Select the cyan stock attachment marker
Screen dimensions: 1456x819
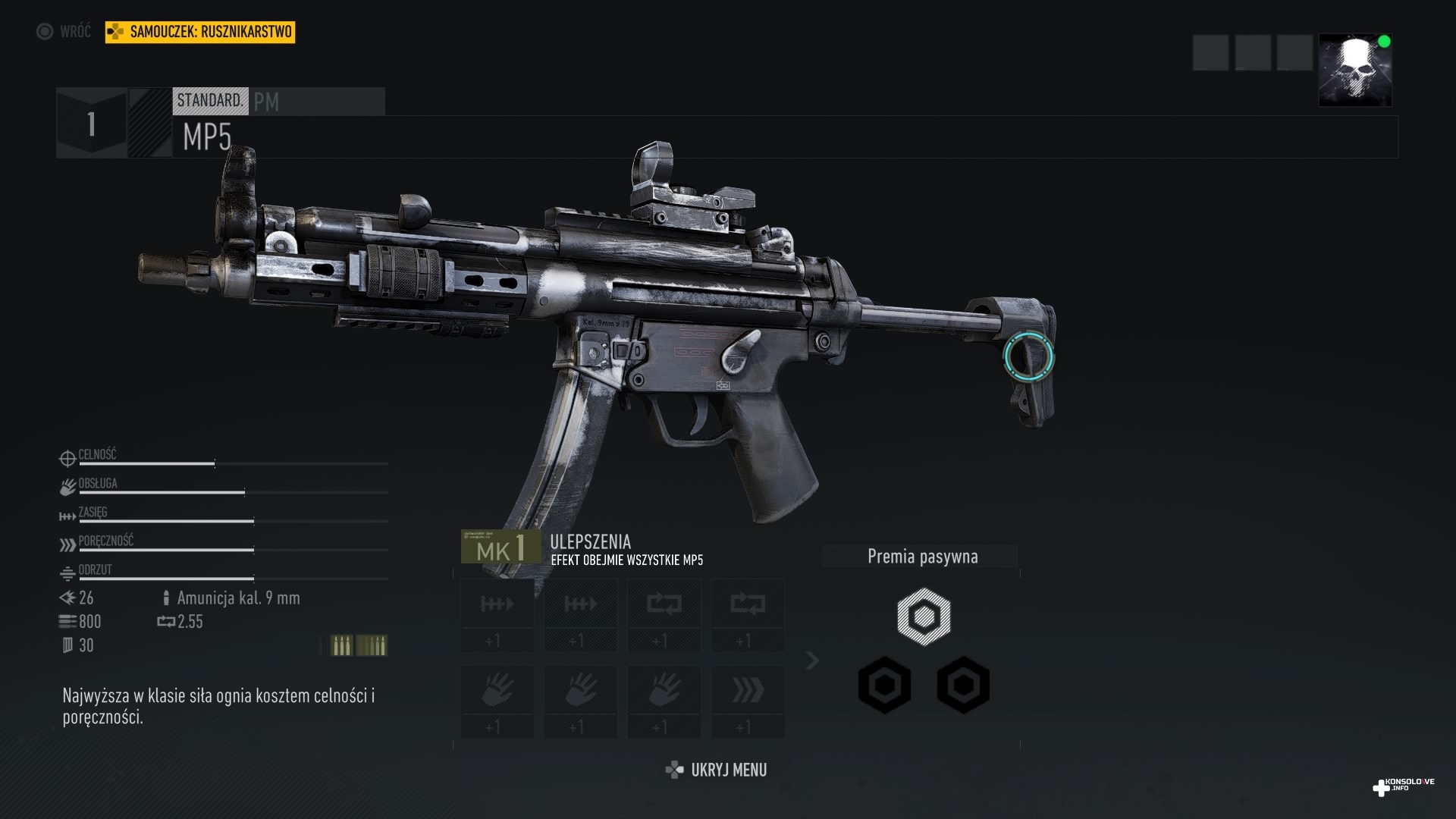pos(1028,356)
